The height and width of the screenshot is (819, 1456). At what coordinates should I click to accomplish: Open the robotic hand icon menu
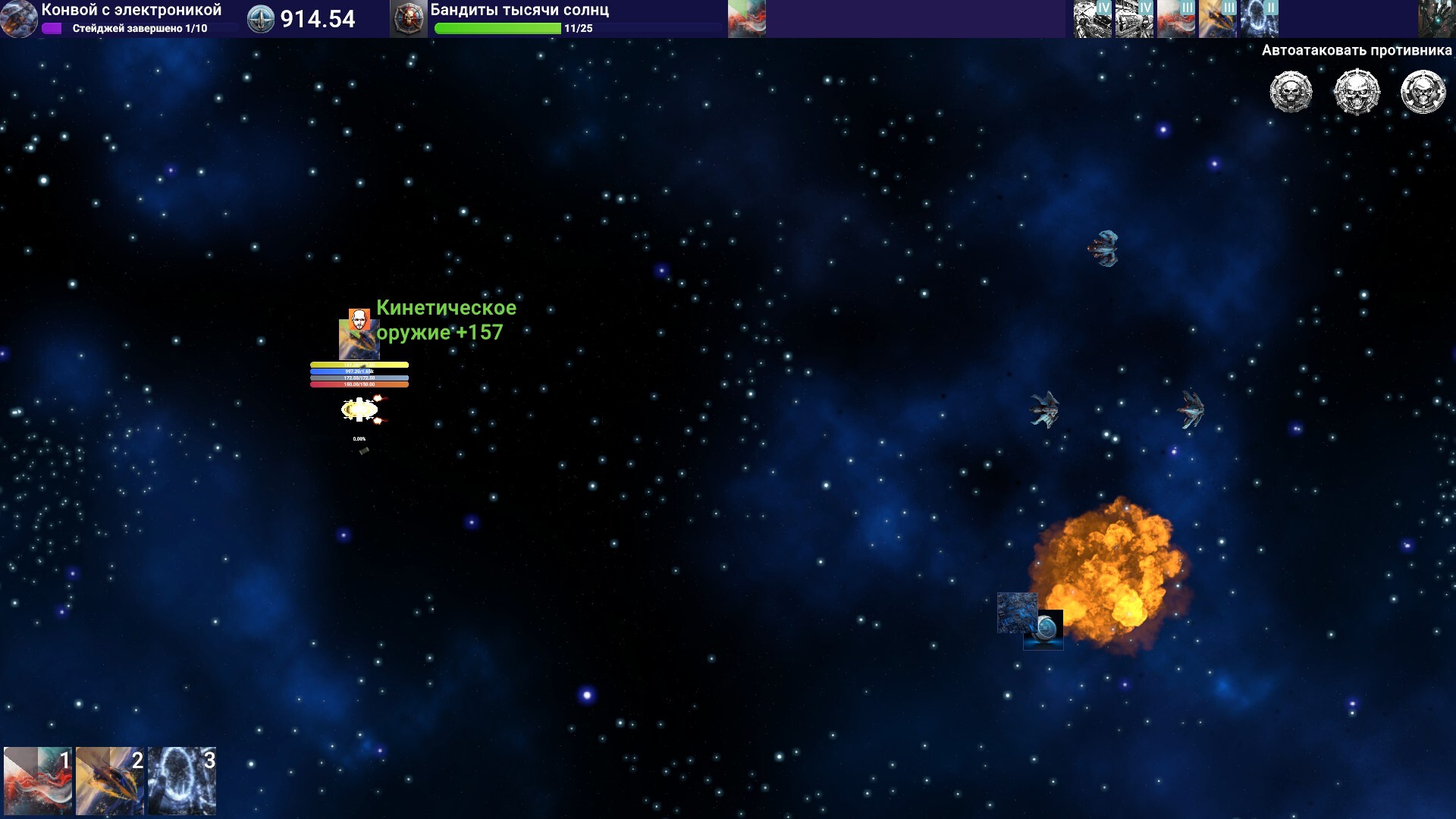(x=1436, y=19)
